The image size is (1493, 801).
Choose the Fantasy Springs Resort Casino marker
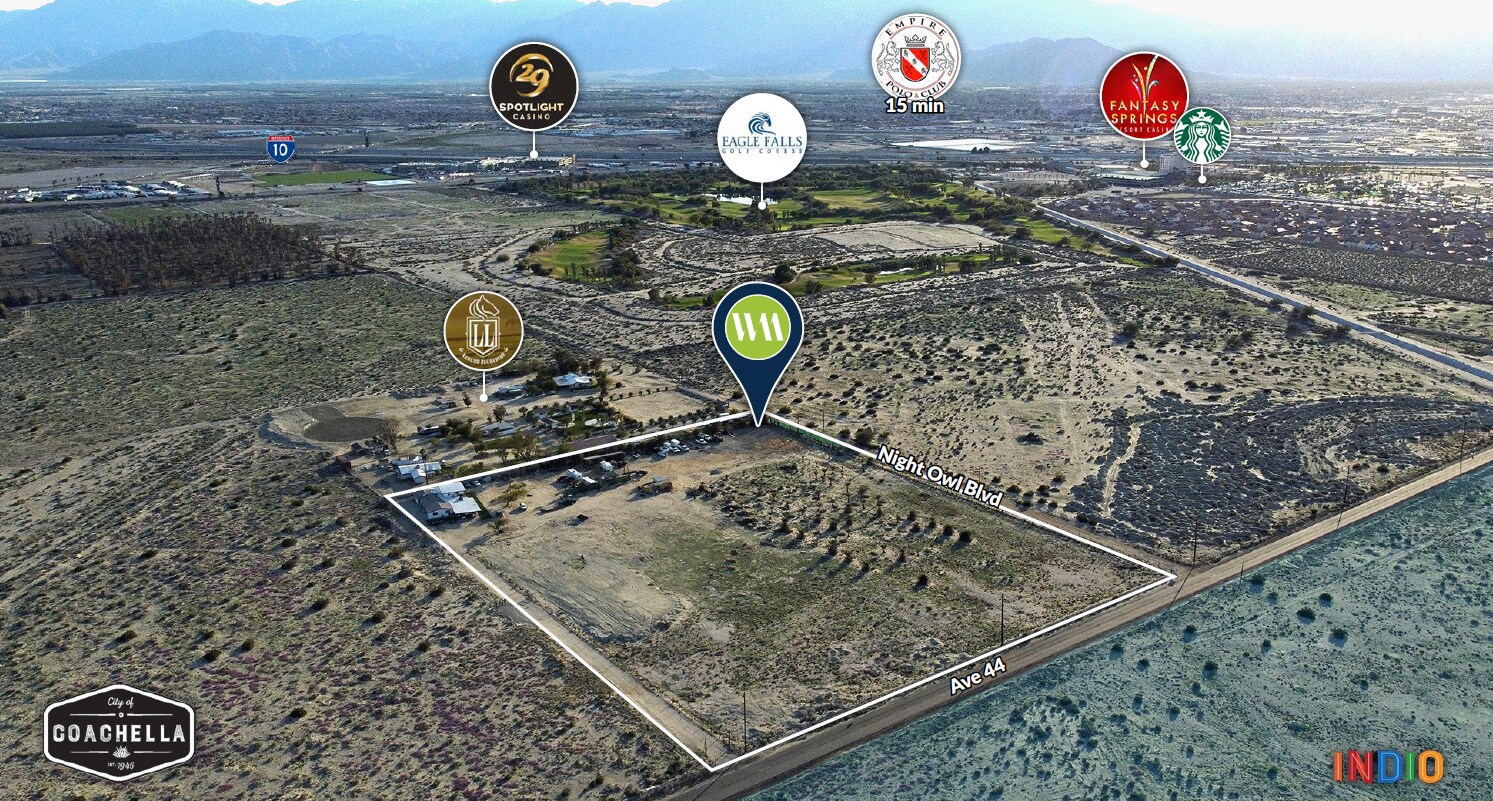pos(1144,96)
